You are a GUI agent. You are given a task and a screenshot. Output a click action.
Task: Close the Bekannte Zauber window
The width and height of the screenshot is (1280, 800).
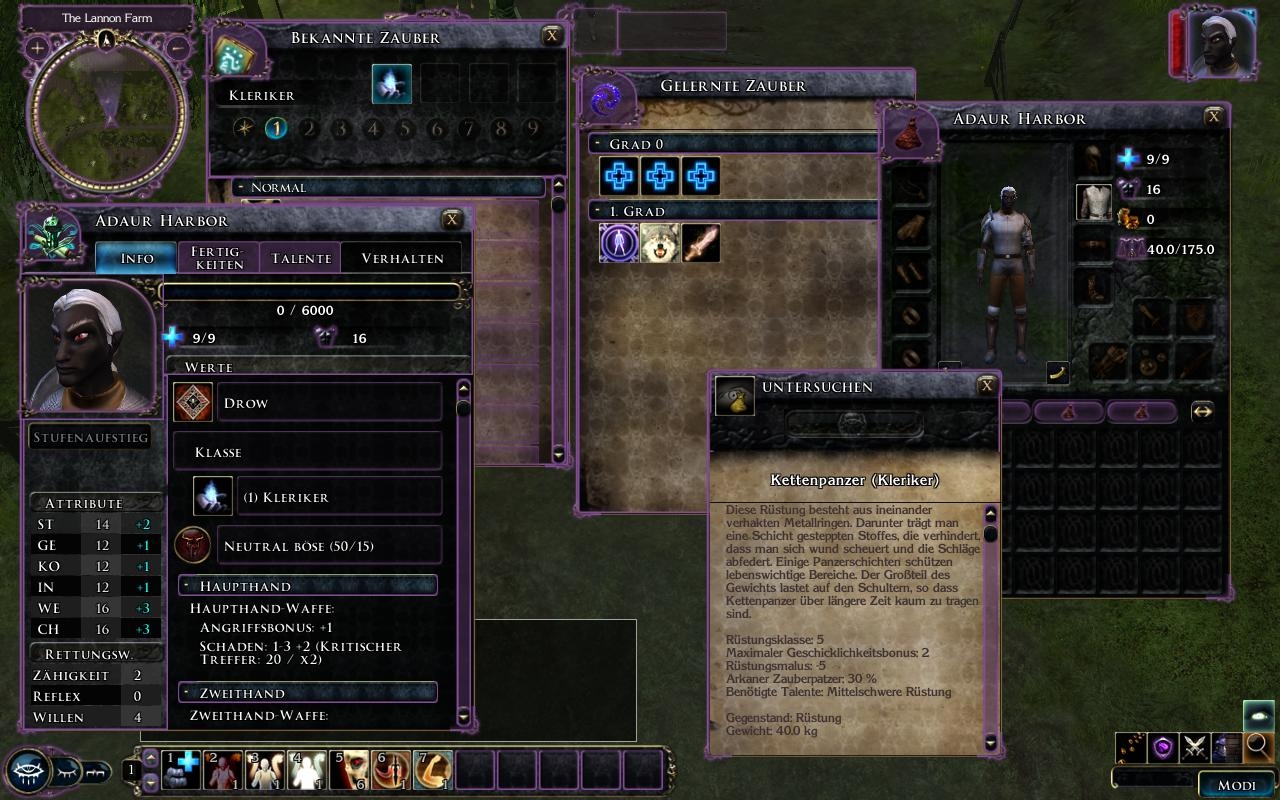click(551, 36)
